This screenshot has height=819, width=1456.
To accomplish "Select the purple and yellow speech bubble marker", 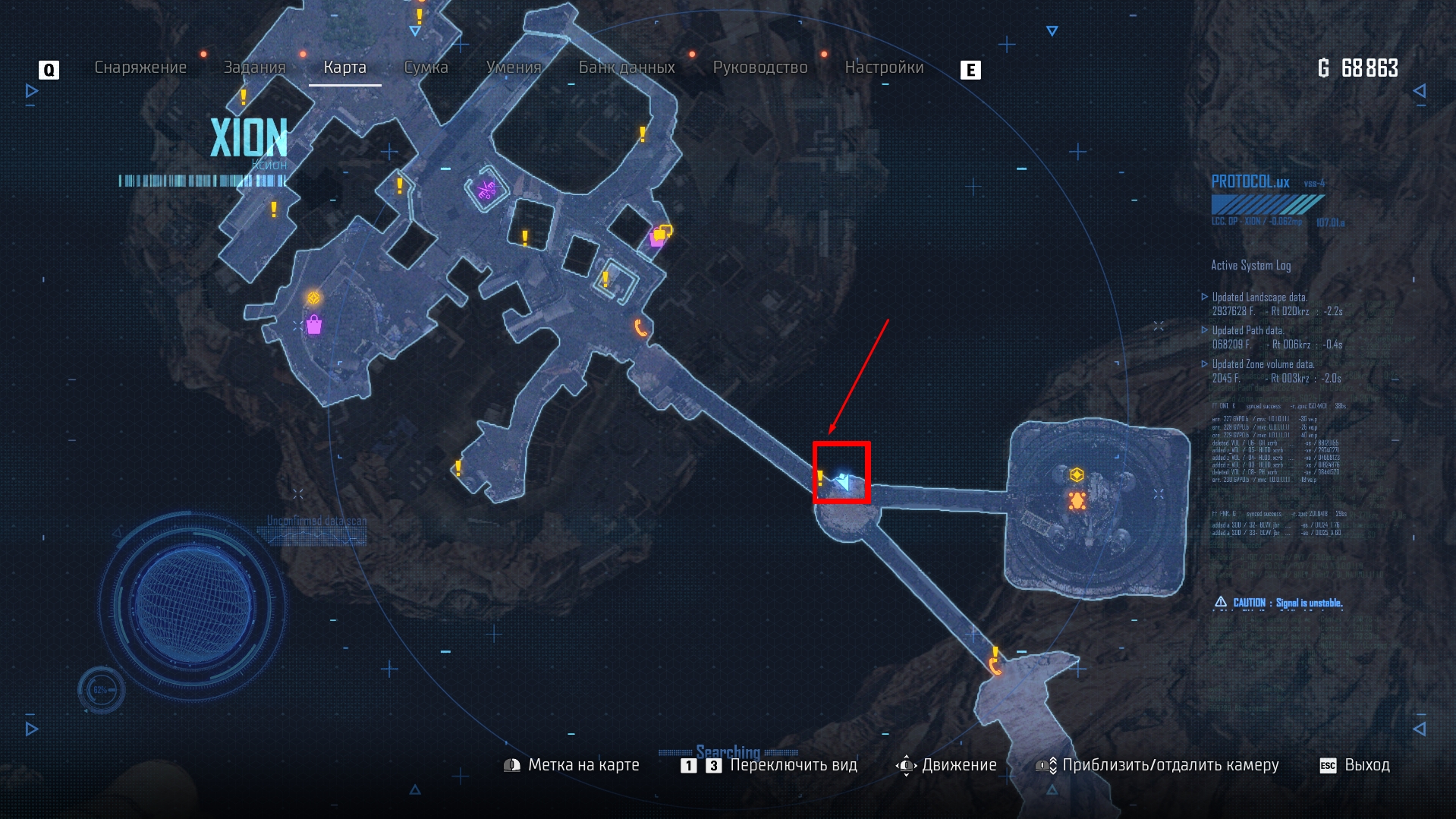I will point(661,235).
